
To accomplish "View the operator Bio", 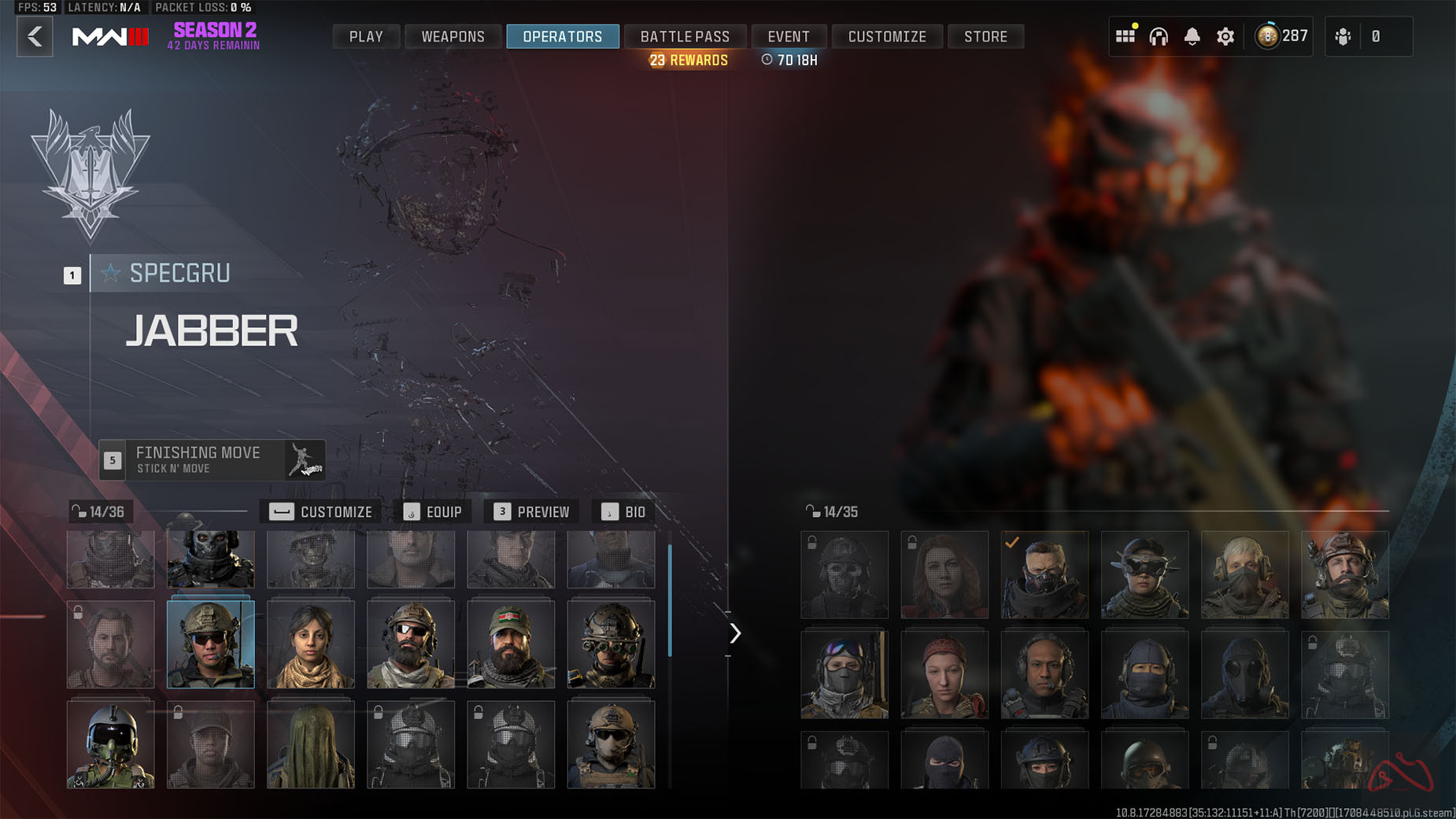I will point(623,512).
